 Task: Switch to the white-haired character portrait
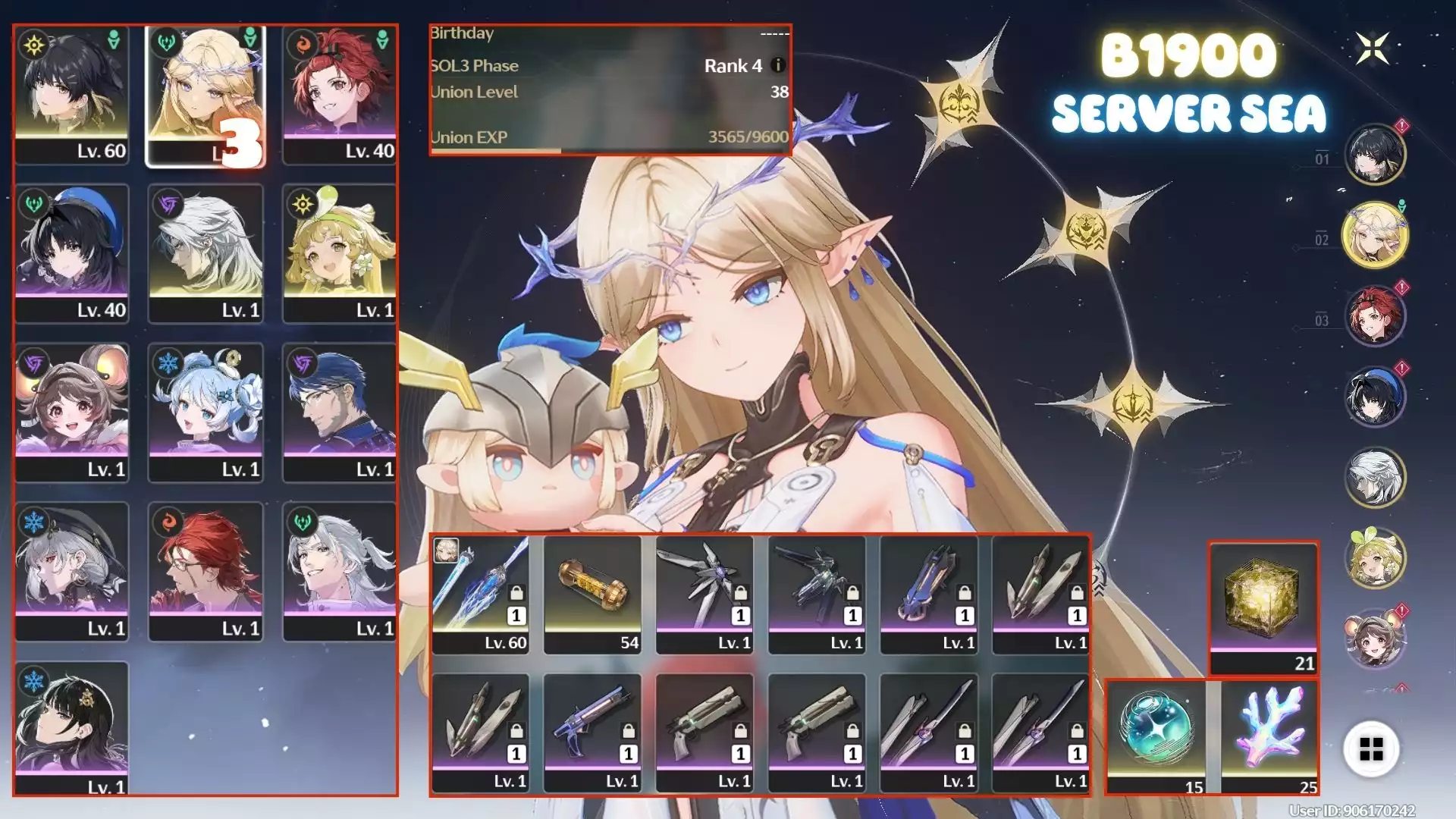tap(1375, 477)
